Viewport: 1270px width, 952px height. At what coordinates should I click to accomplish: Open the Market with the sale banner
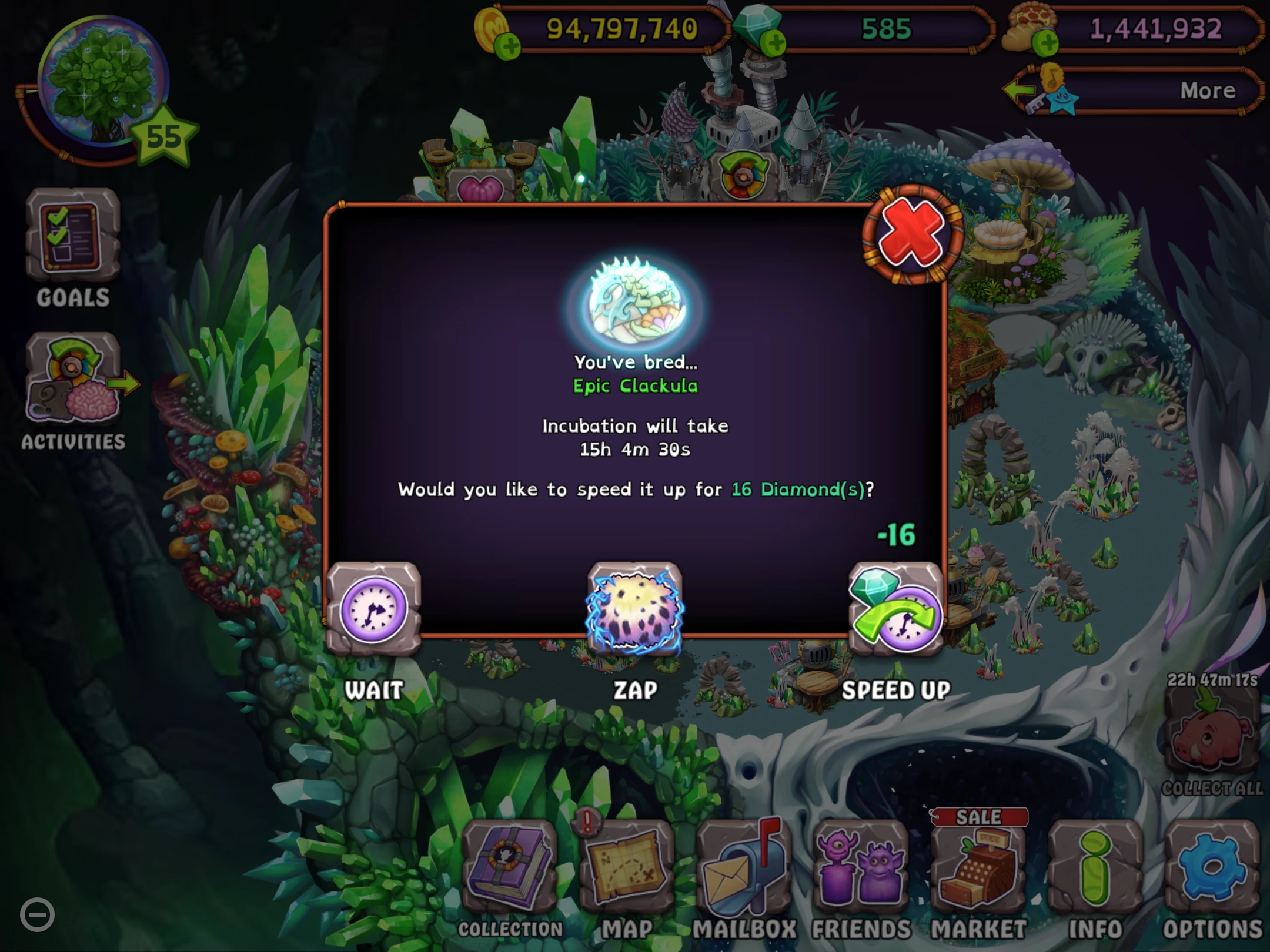tap(978, 870)
